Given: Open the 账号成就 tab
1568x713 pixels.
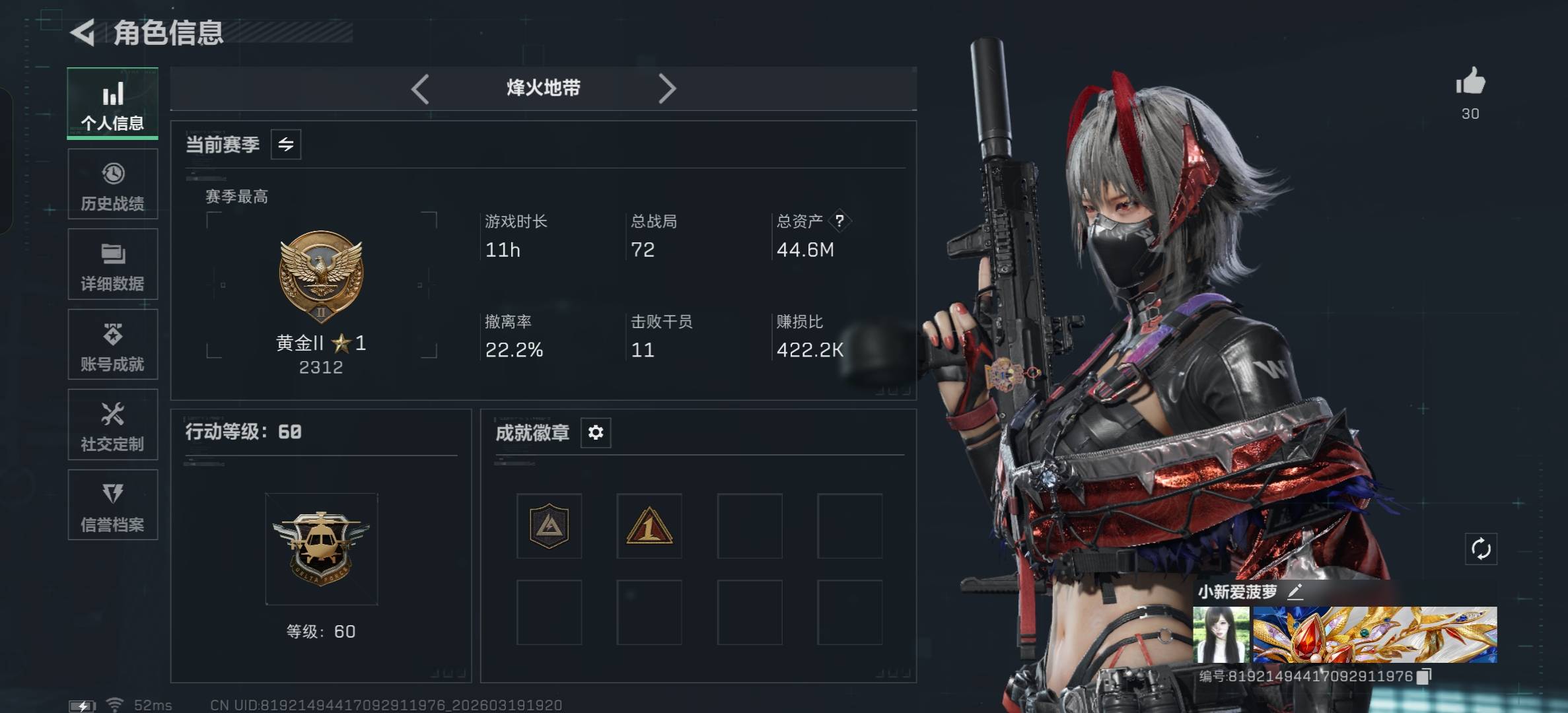Looking at the screenshot, I should coord(112,345).
